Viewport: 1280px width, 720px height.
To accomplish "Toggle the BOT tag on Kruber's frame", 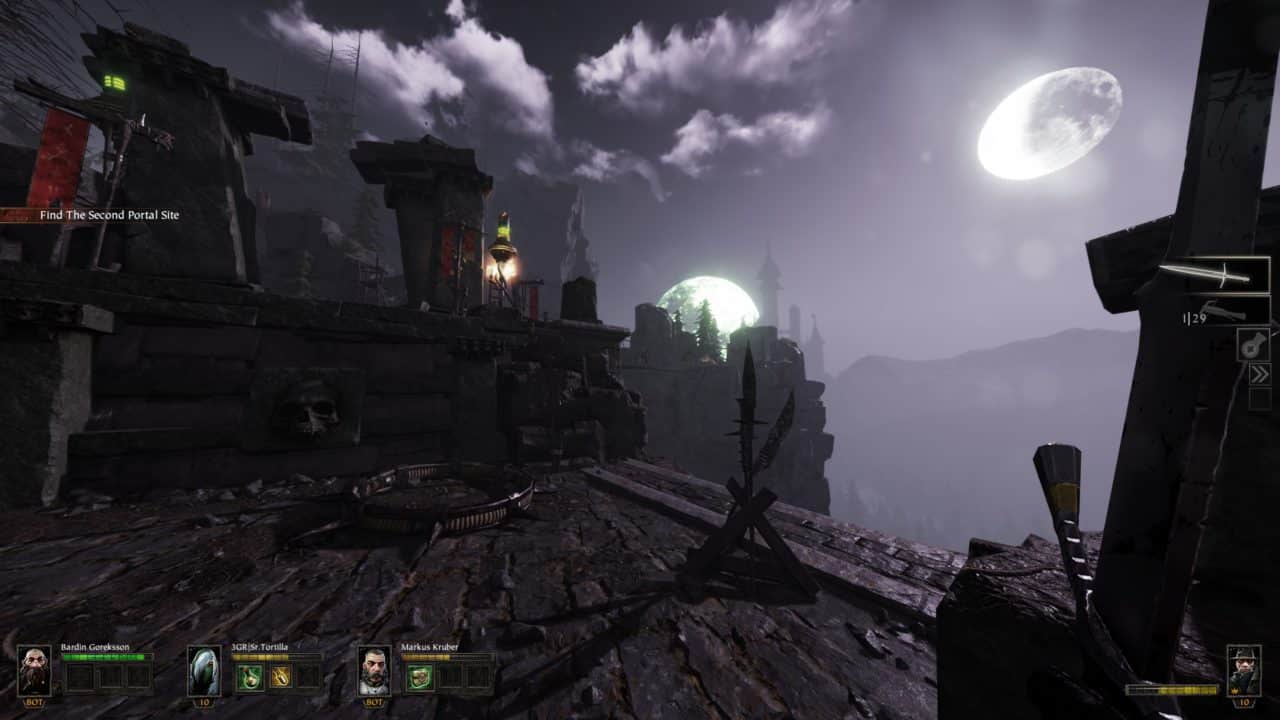I will pyautogui.click(x=372, y=701).
